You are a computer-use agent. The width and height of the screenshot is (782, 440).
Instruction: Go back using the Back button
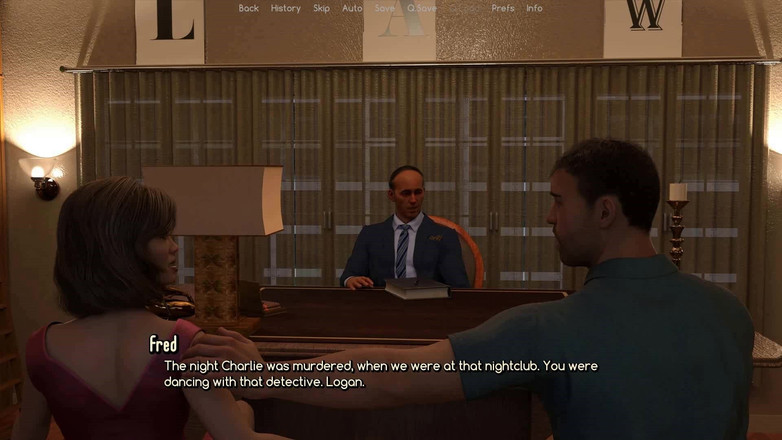[x=248, y=8]
